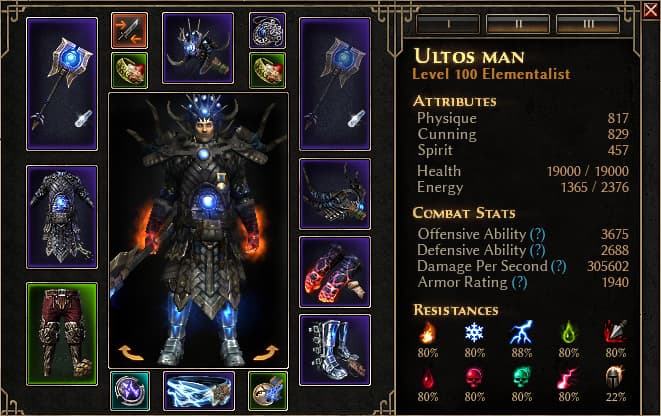Open Damage Per Second help icon
The width and height of the screenshot is (661, 416).
[558, 267]
